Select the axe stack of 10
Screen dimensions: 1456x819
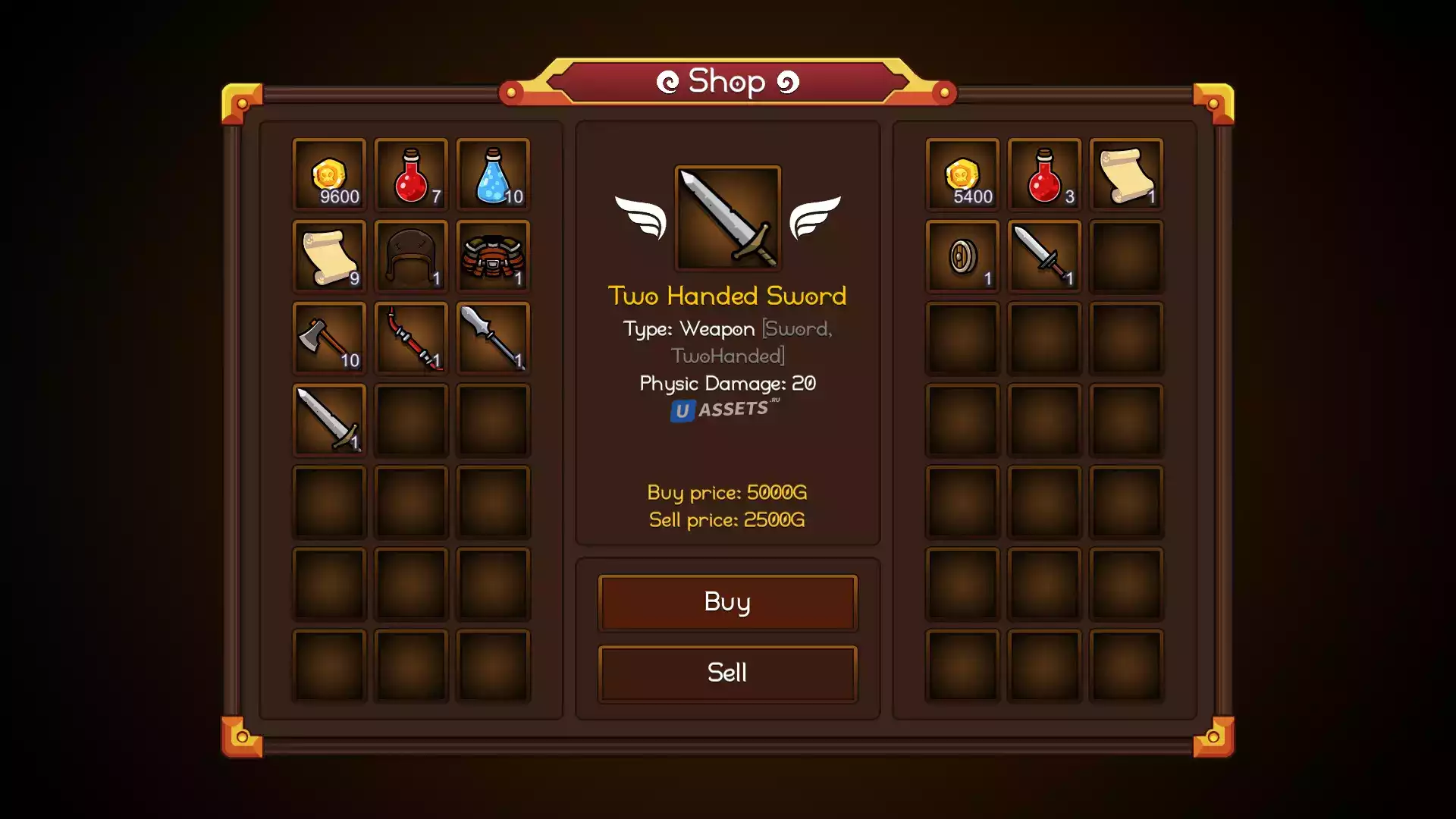tap(329, 338)
